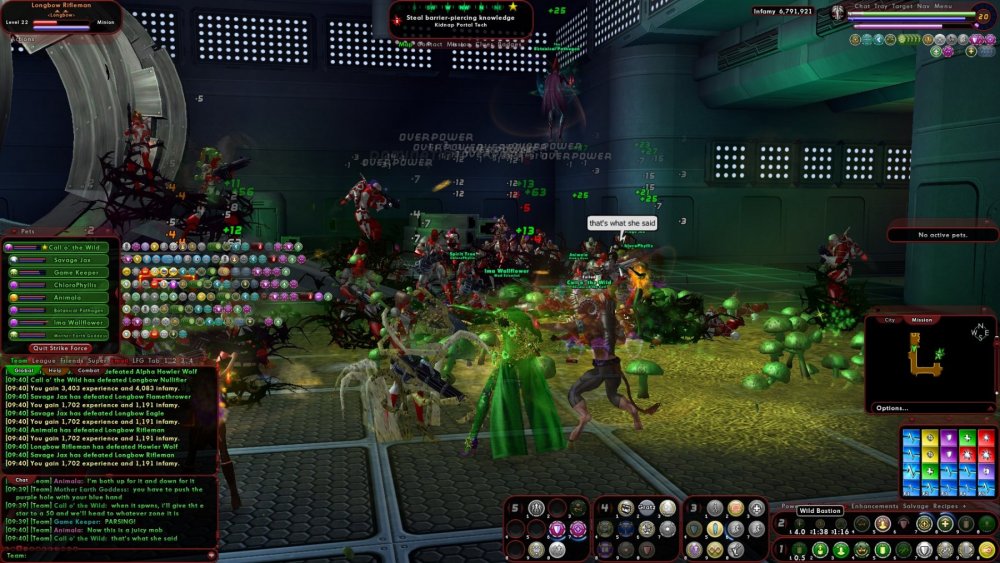1000x563 pixels.
Task: Show the Combat chat channel tab
Action: [87, 370]
